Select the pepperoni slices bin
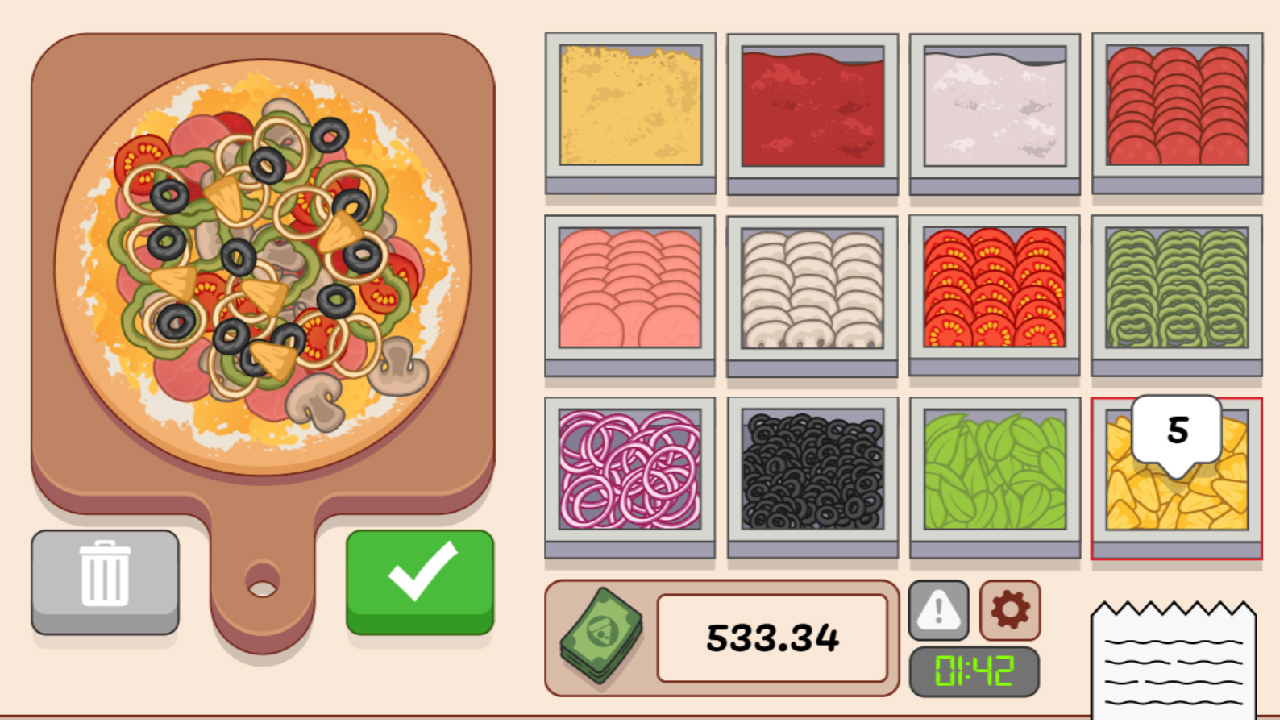This screenshot has width=1280, height=720. [x=1177, y=108]
